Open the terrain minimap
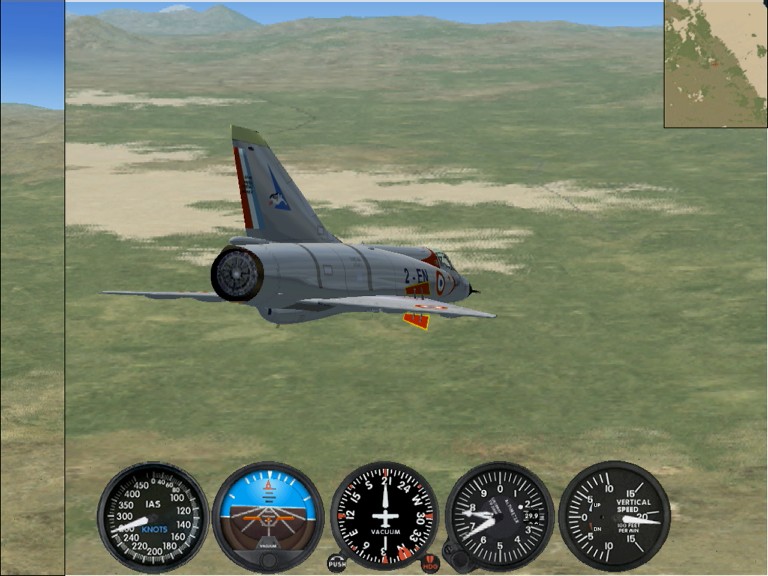 pyautogui.click(x=715, y=63)
